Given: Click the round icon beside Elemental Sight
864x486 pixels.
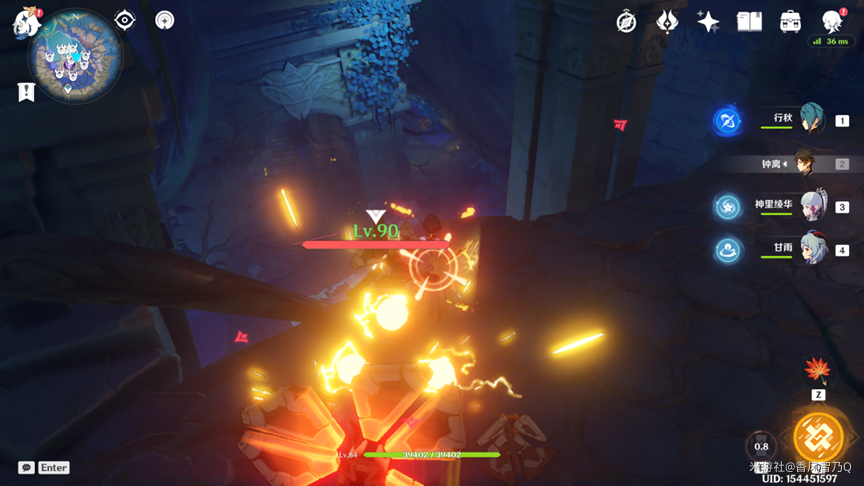Looking at the screenshot, I should point(165,20).
